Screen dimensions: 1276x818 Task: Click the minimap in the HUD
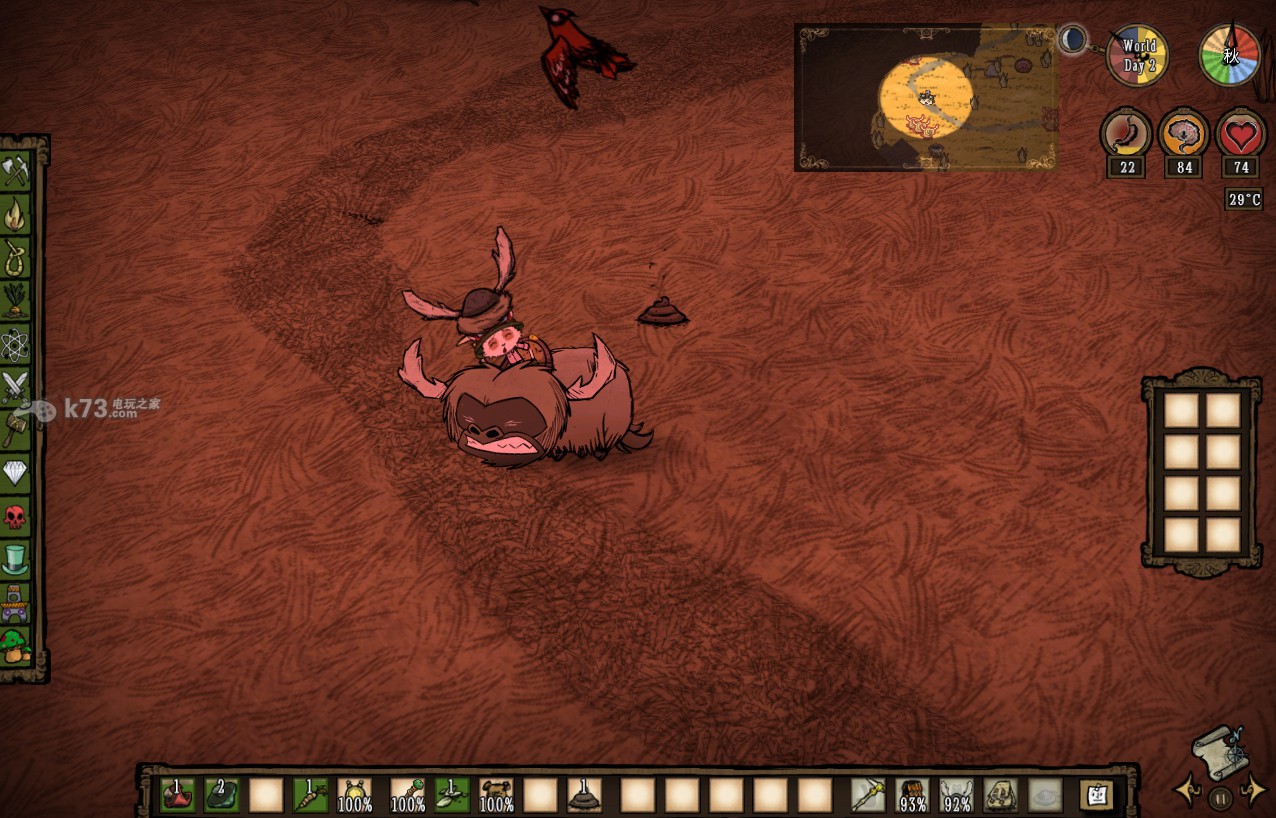click(925, 98)
